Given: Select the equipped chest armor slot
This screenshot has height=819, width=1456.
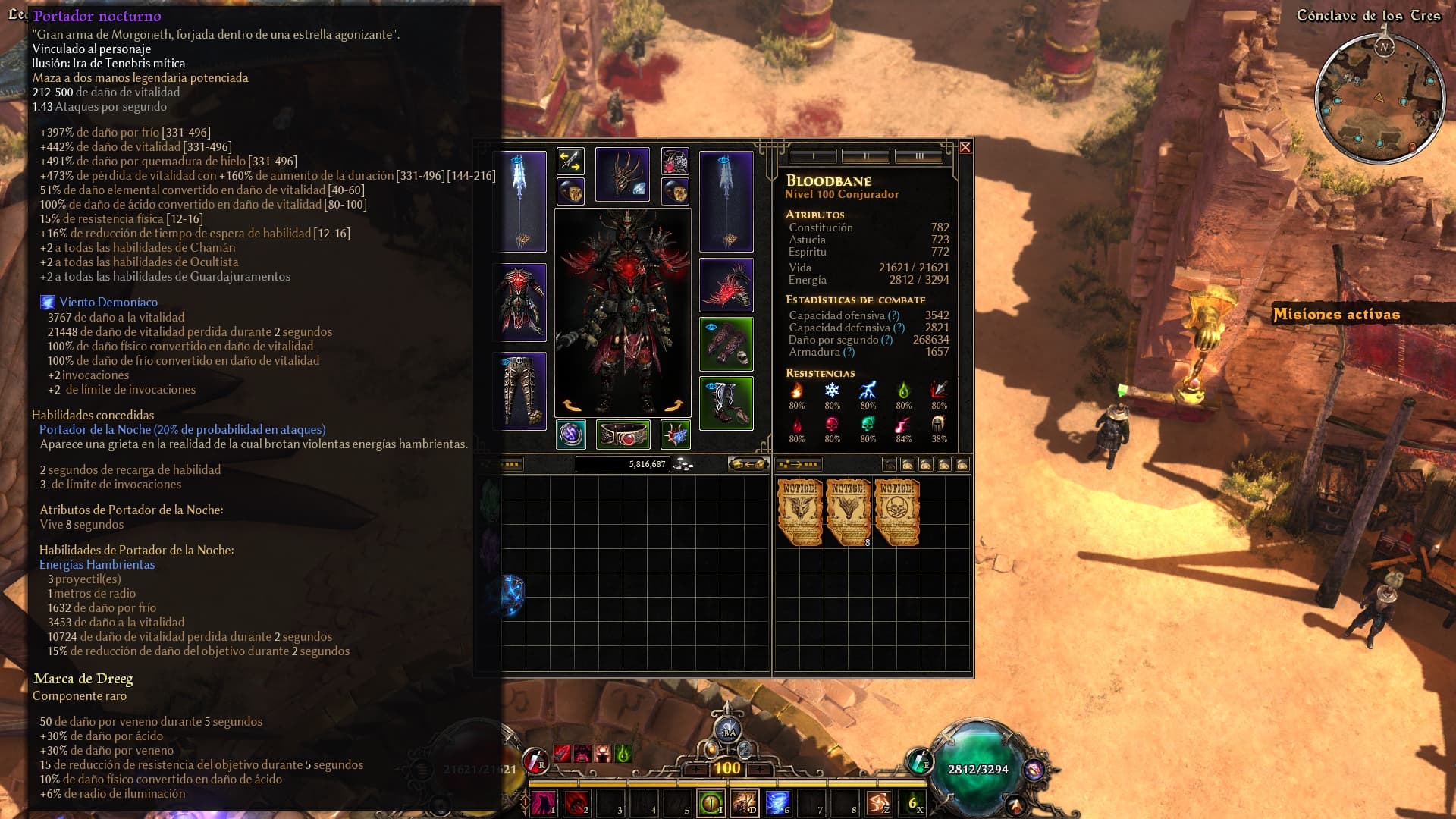Looking at the screenshot, I should (x=519, y=302).
